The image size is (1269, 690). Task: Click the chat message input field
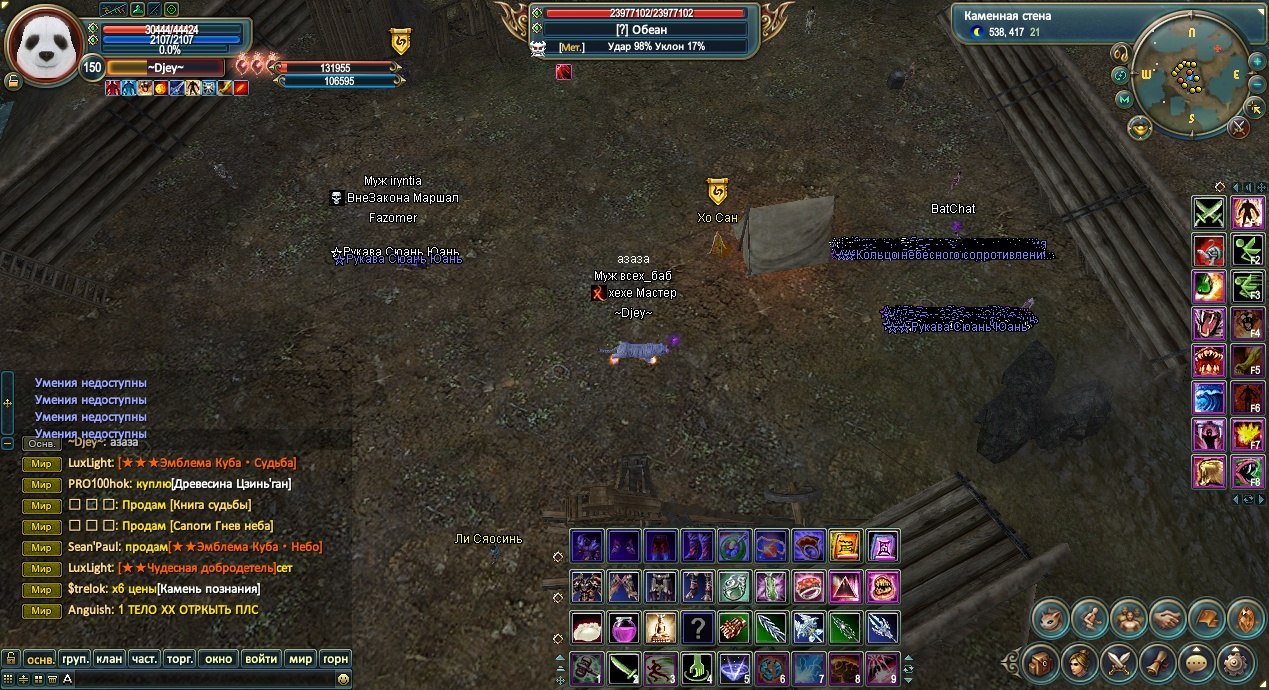tap(200, 679)
